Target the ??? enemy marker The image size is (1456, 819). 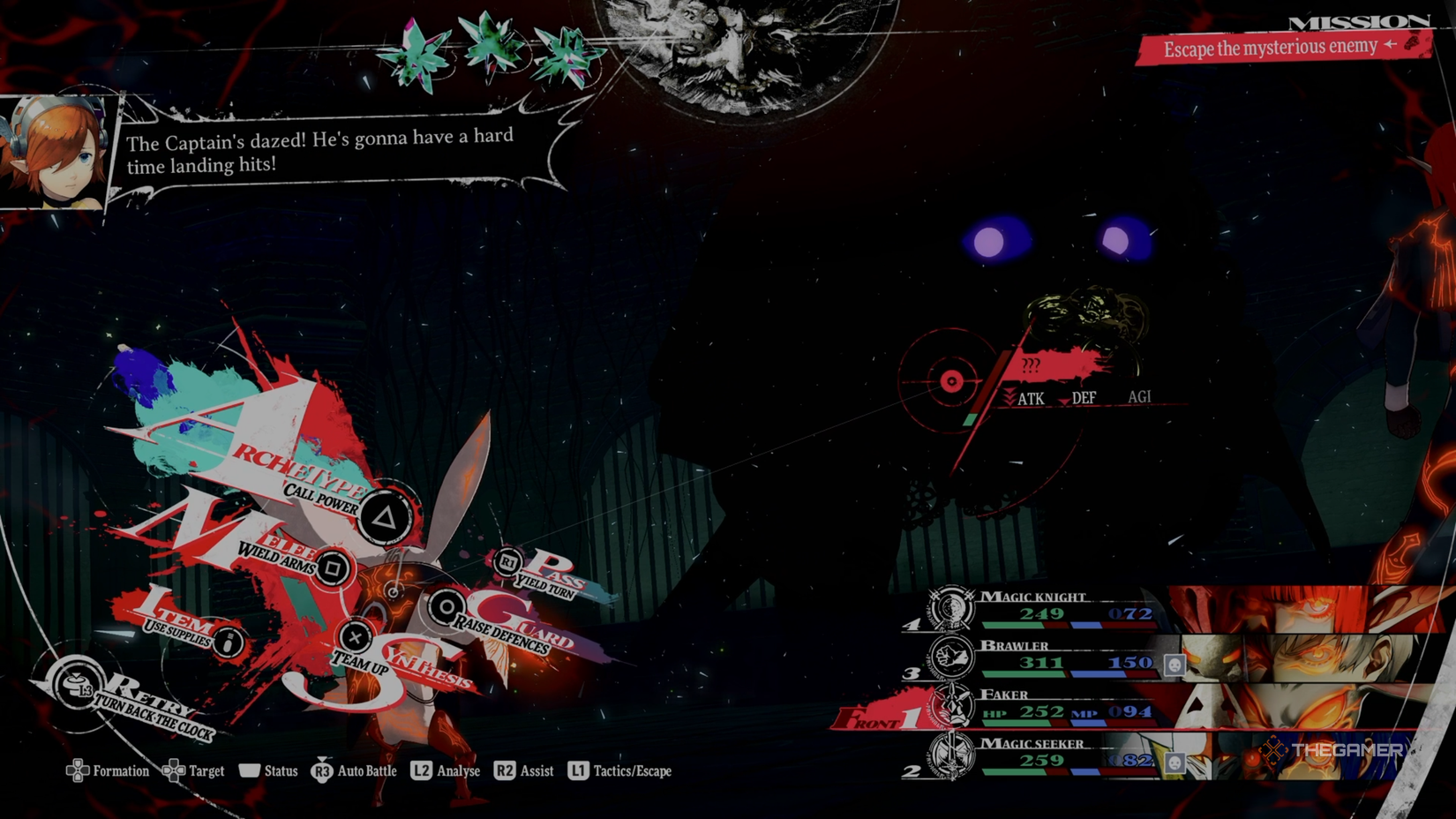951,381
